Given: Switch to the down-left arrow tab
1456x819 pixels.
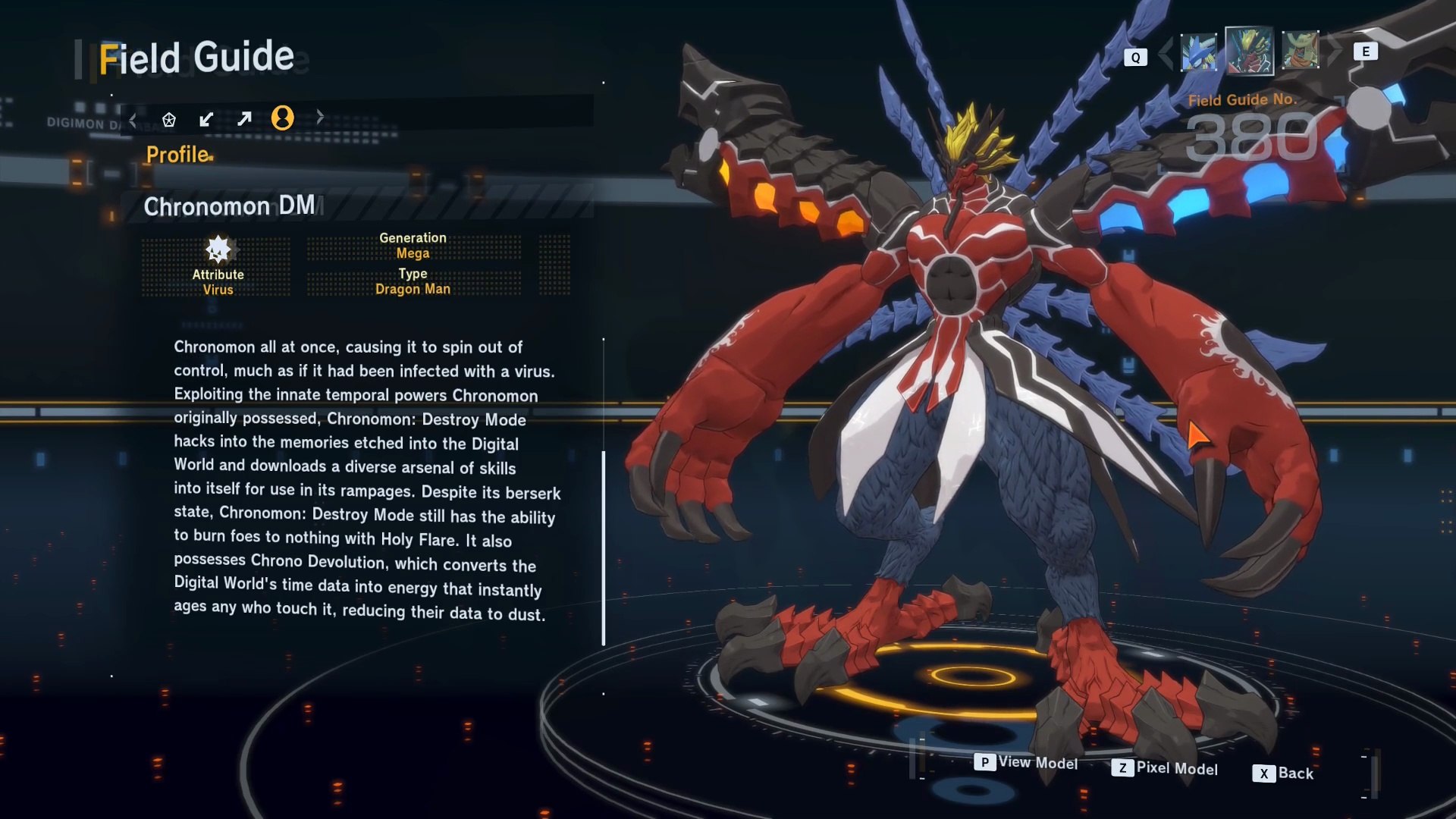Looking at the screenshot, I should (x=206, y=119).
